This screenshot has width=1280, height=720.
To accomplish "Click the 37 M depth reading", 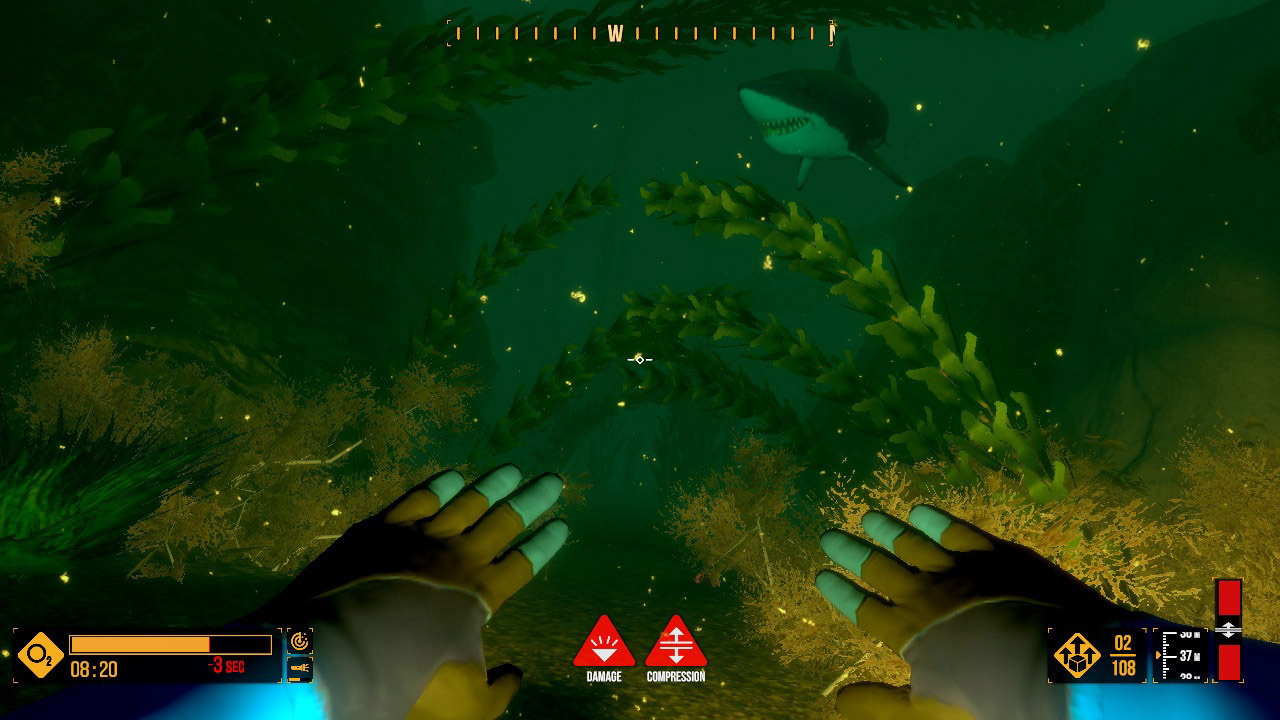I will (1192, 657).
